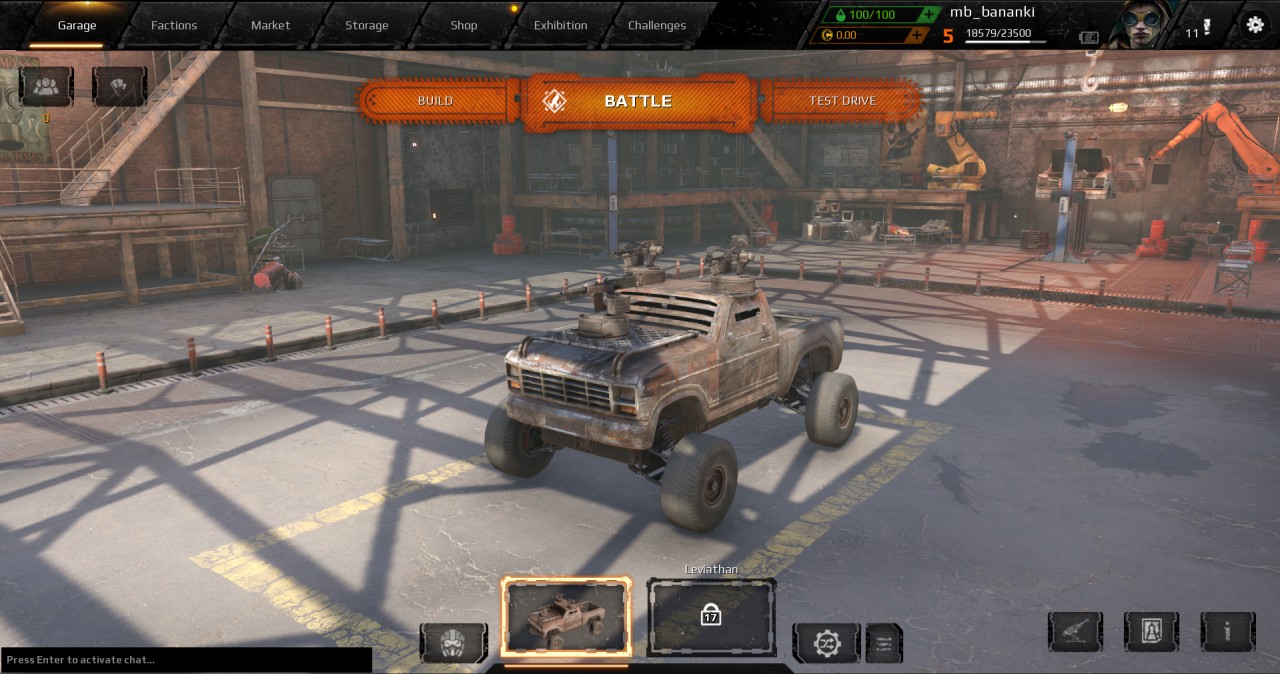1280x674 pixels.
Task: Go to the Storage tab
Action: tap(367, 25)
